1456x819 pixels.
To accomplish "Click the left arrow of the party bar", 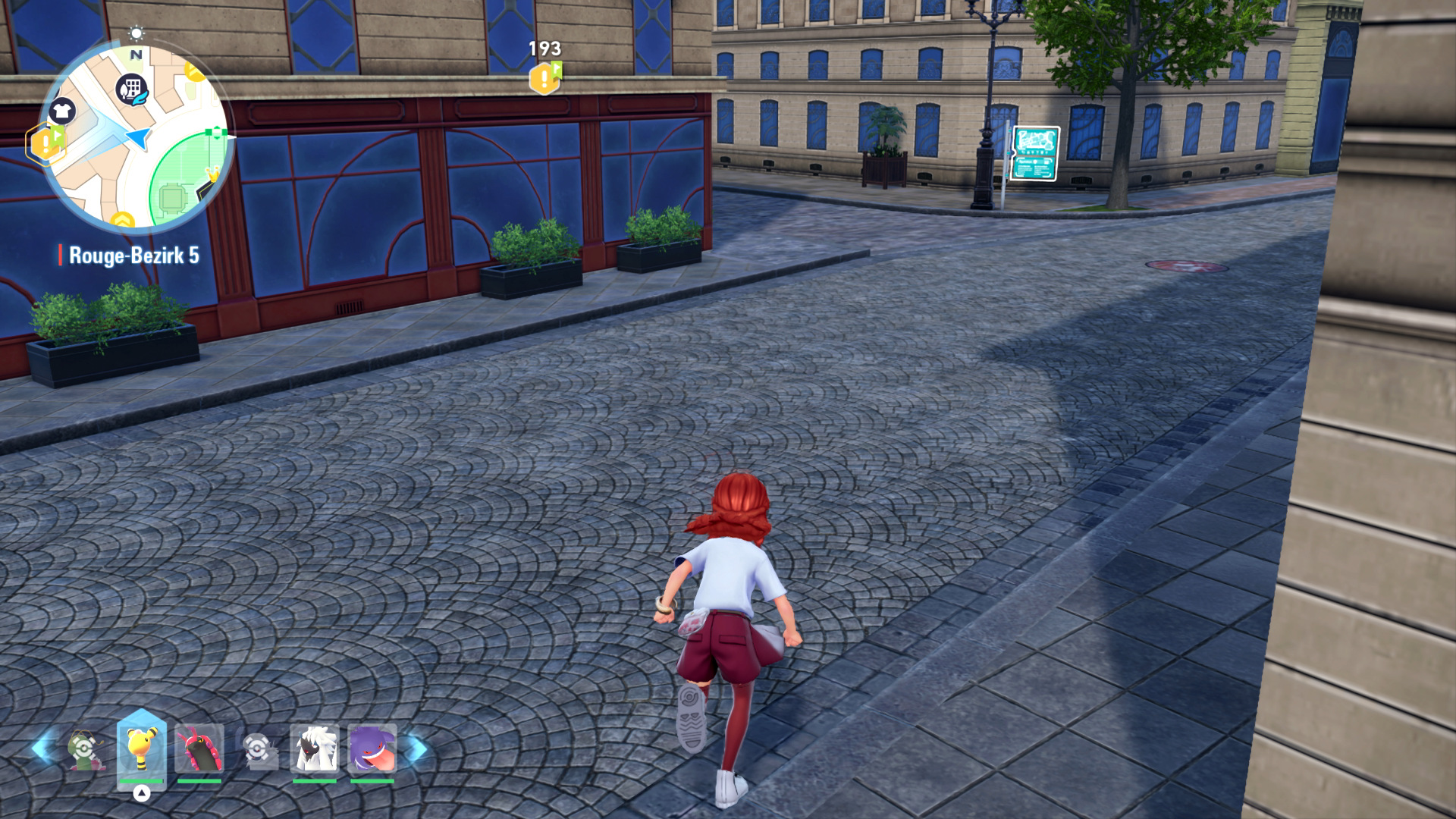I will 42,749.
